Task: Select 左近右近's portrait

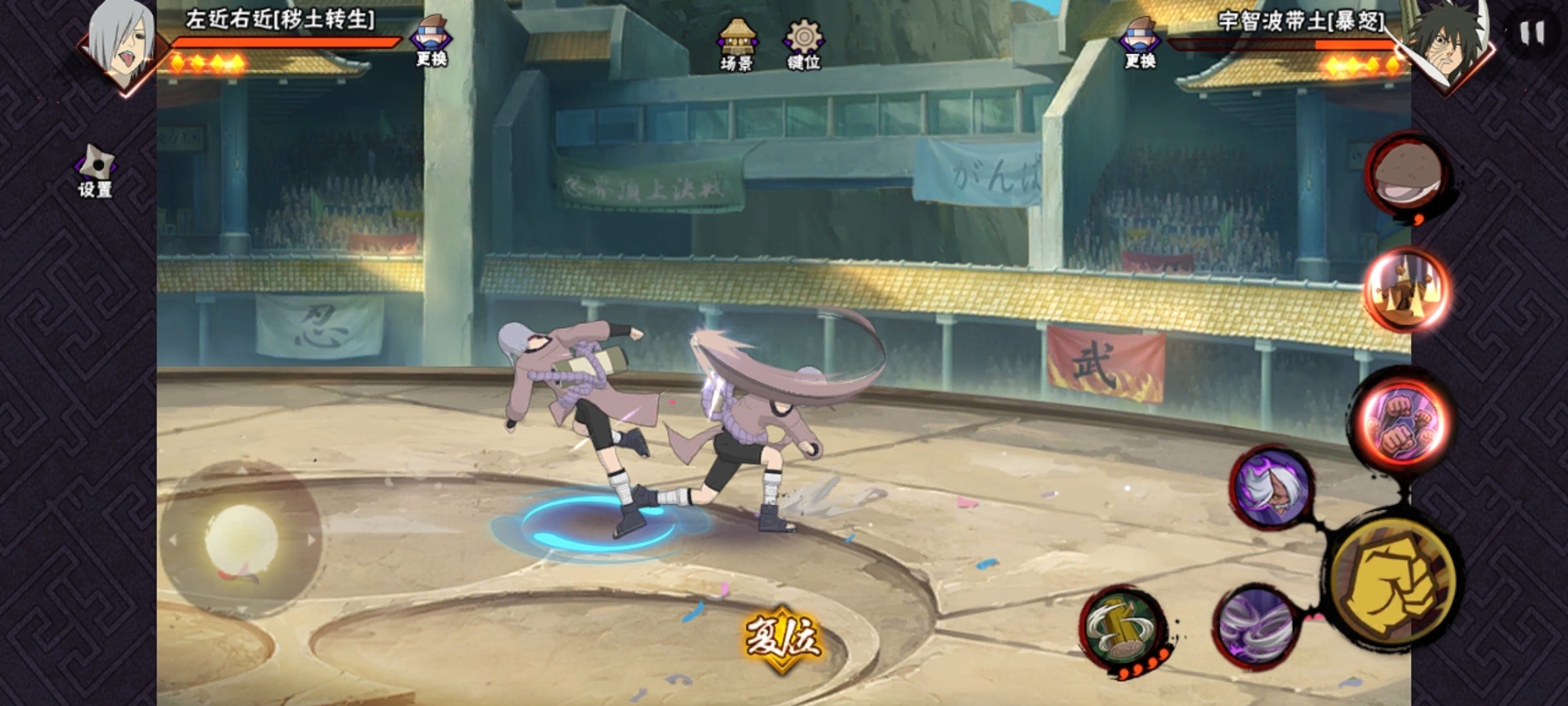Action: pyautogui.click(x=122, y=42)
